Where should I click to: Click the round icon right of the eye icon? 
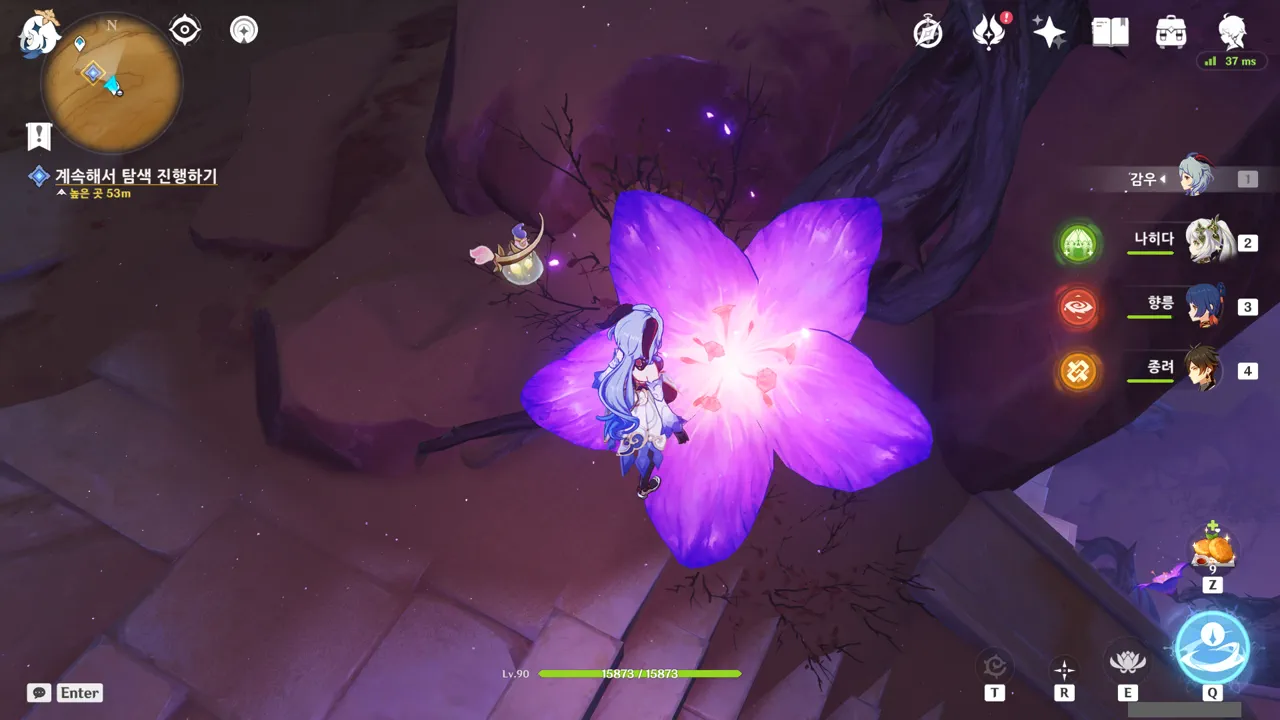click(243, 31)
